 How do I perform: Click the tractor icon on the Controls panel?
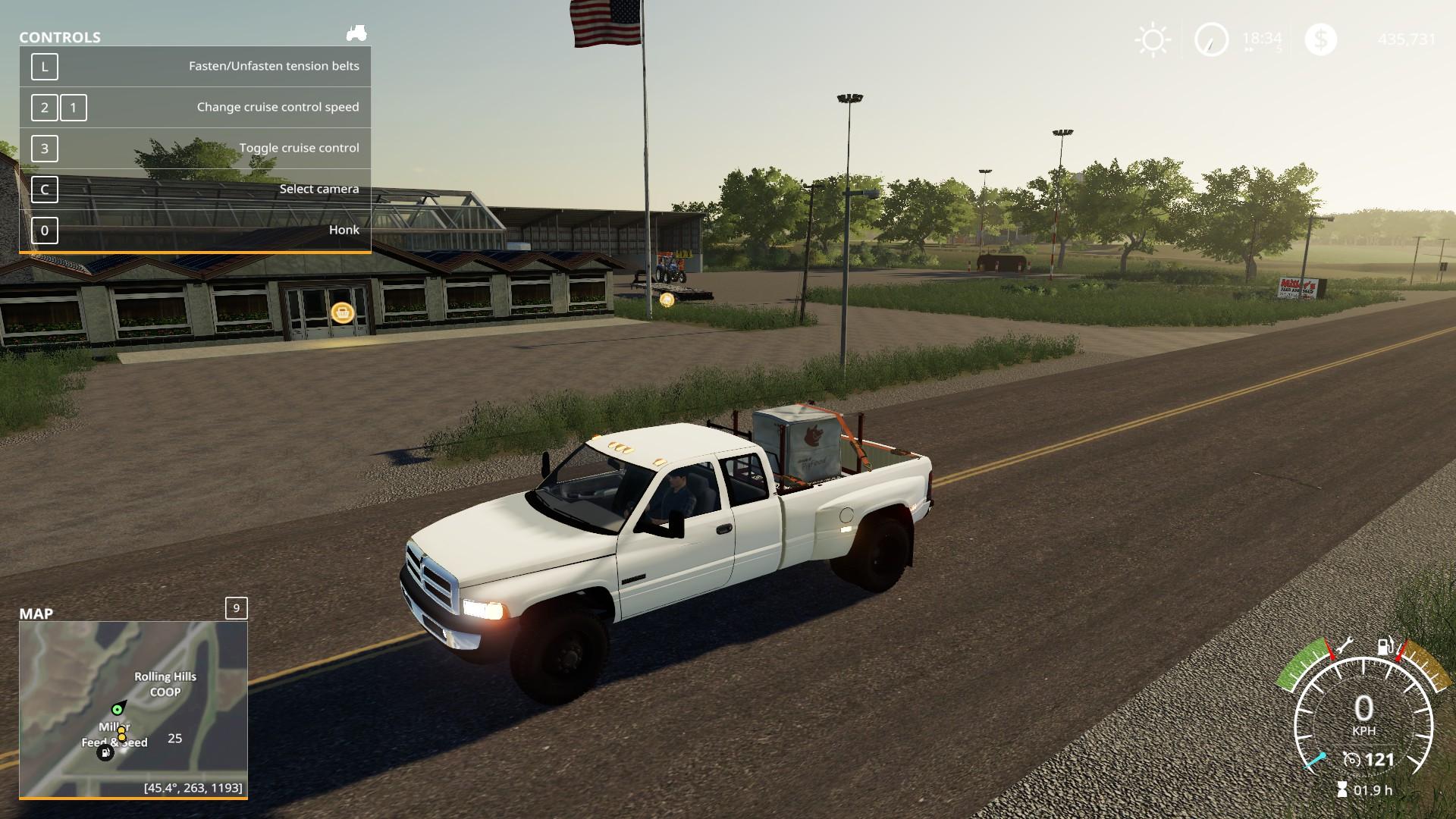(x=356, y=32)
